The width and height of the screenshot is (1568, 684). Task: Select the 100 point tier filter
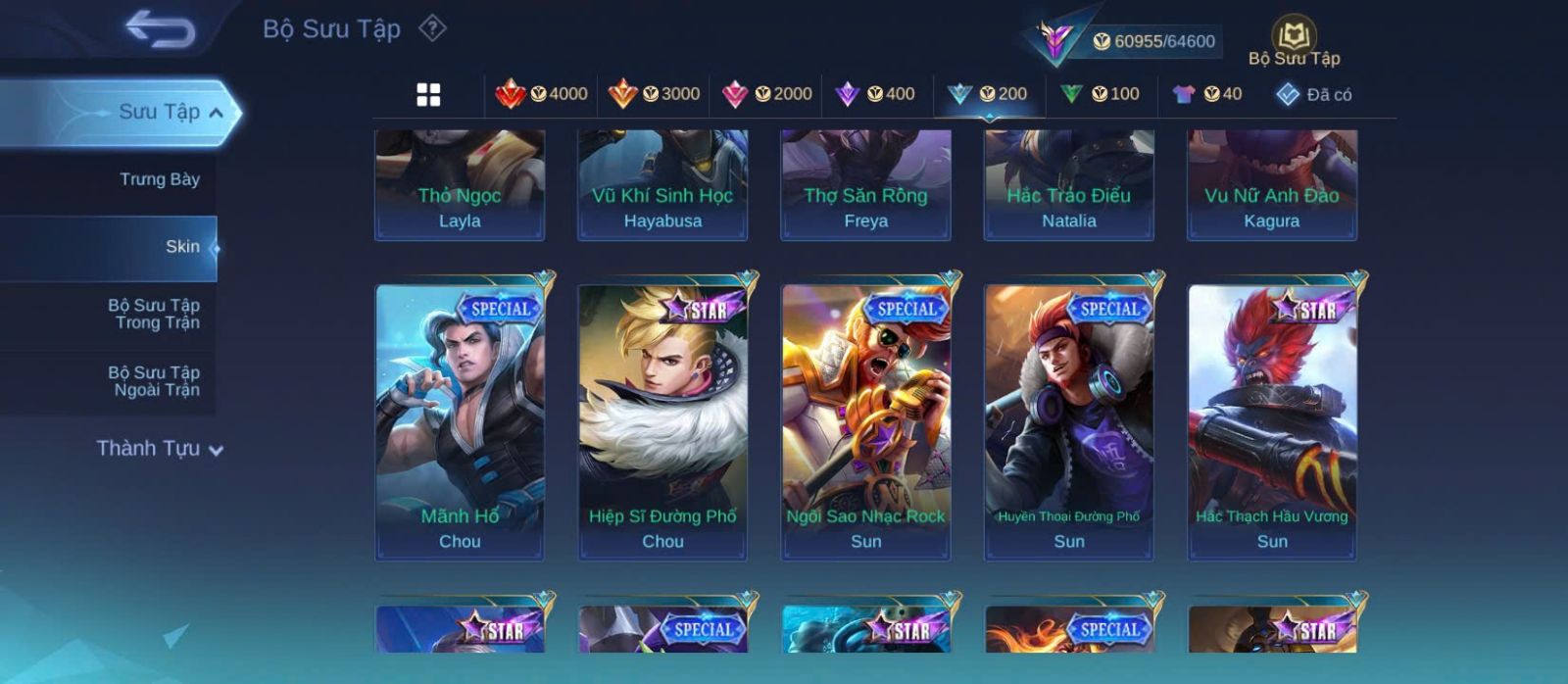point(1100,94)
